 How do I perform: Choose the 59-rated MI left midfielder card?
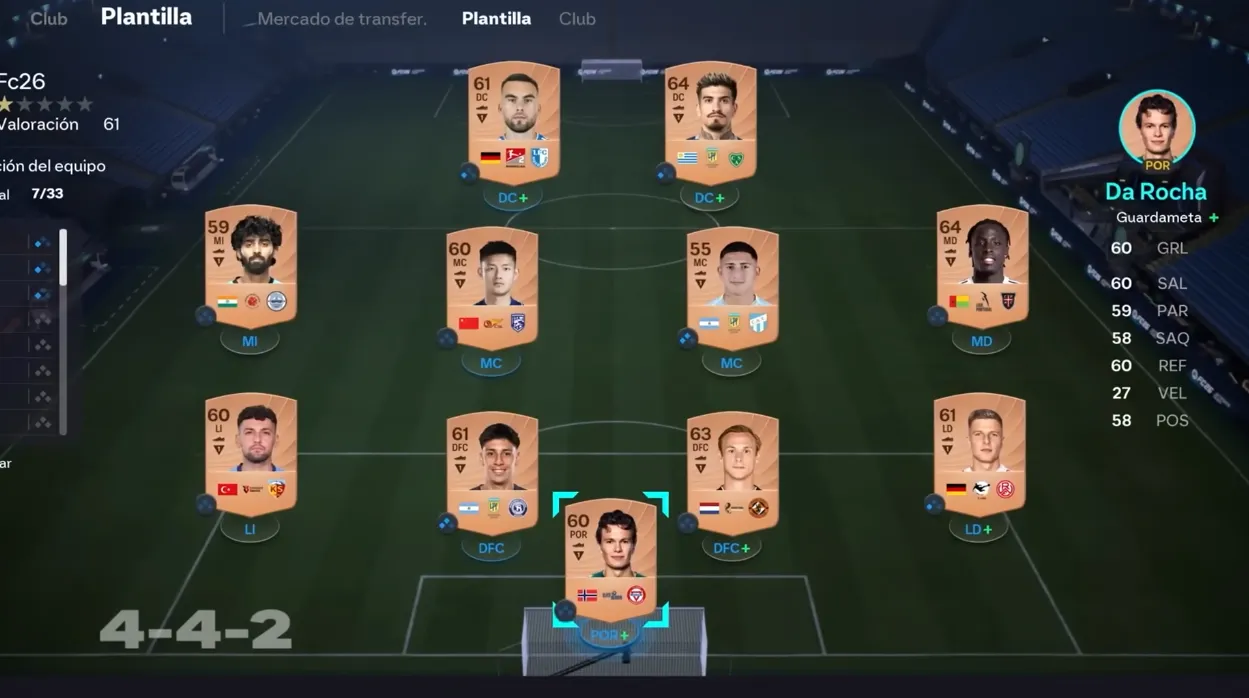[x=251, y=266]
